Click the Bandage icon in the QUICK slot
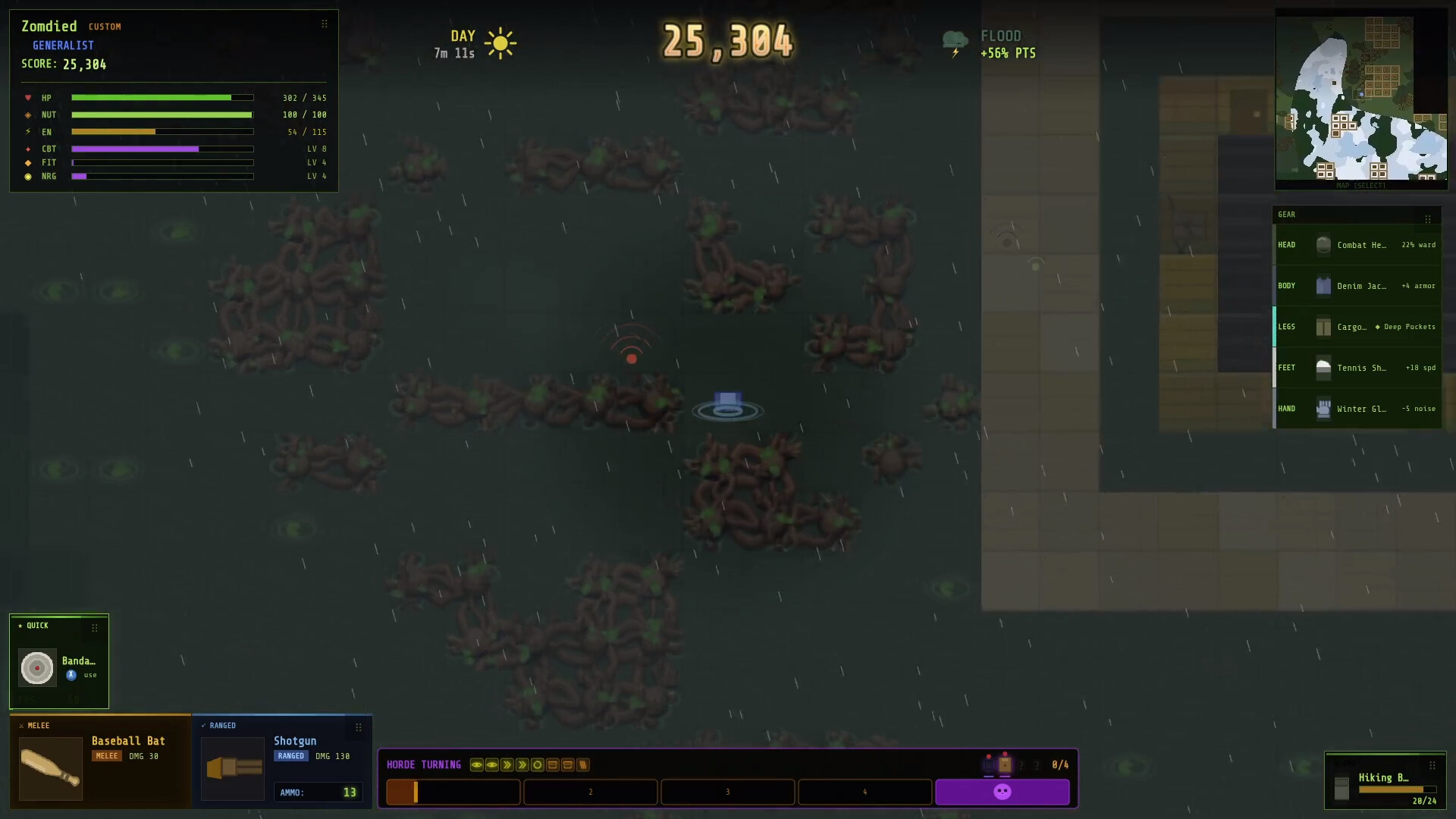 [36, 668]
